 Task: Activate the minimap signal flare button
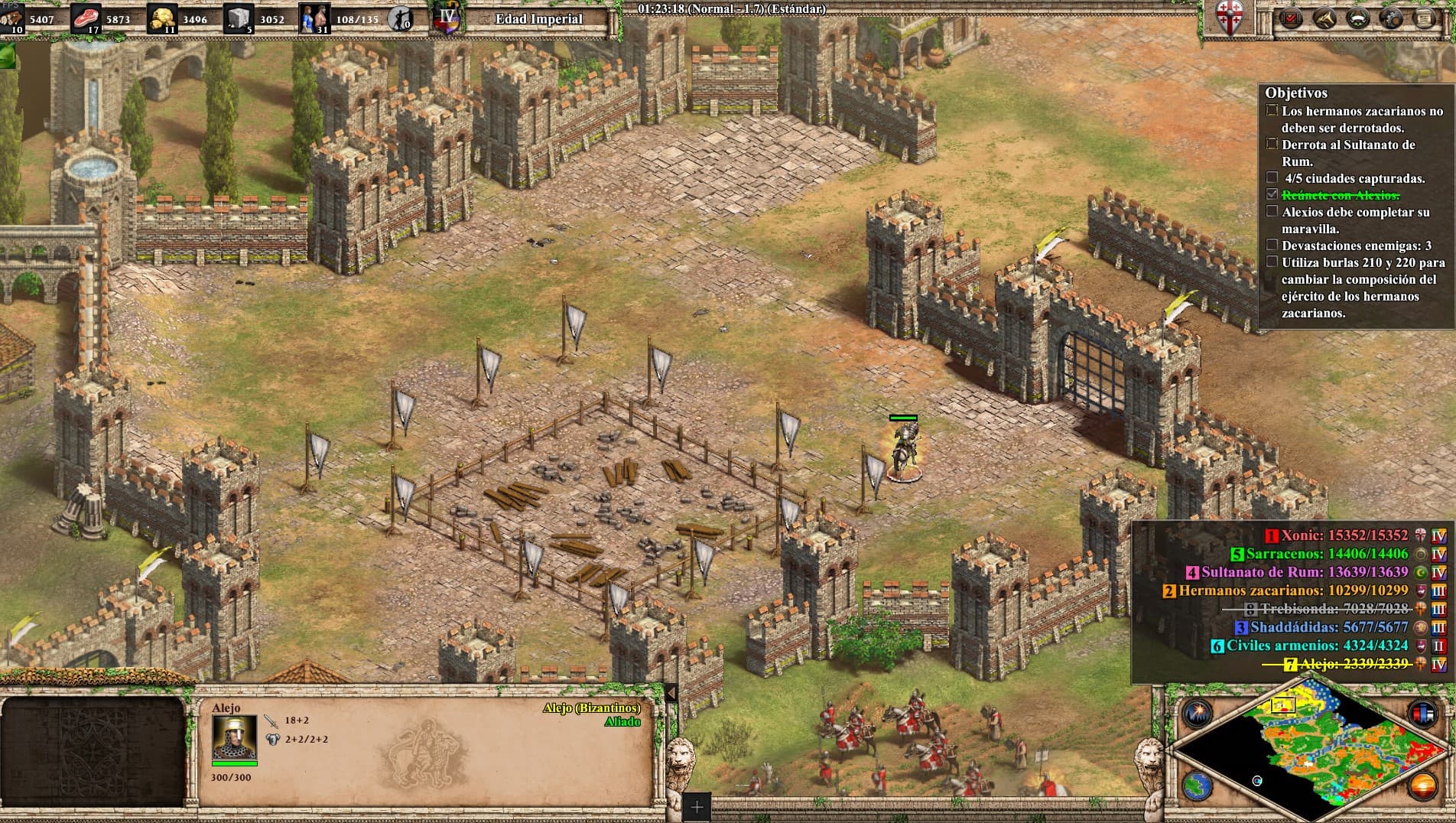pos(1197,714)
